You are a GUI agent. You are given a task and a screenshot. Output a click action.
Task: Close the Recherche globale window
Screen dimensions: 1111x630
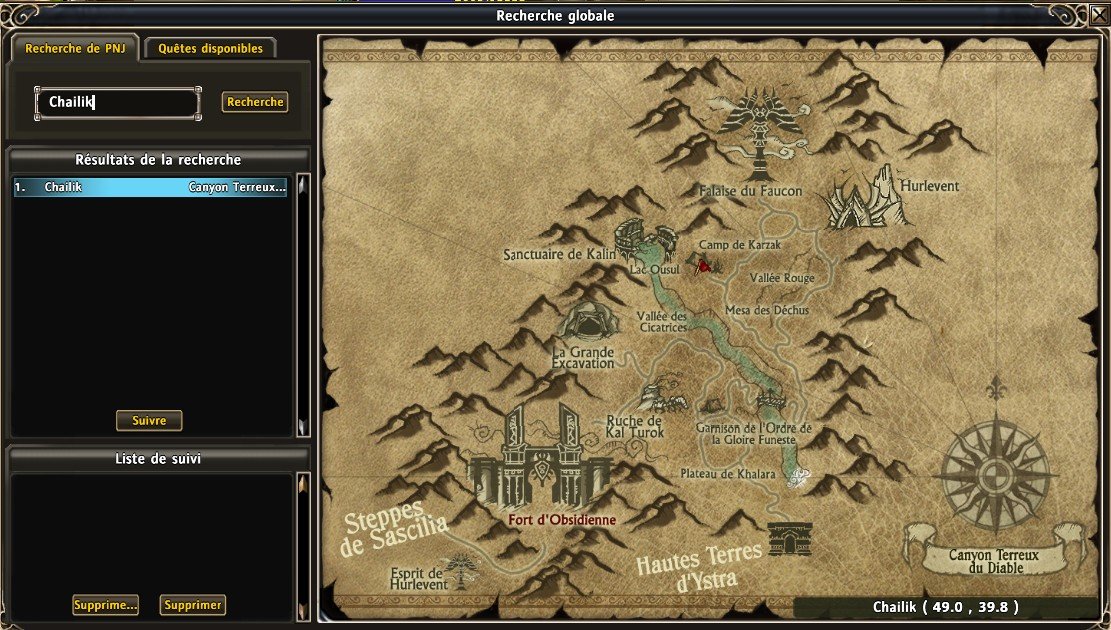tap(1098, 14)
